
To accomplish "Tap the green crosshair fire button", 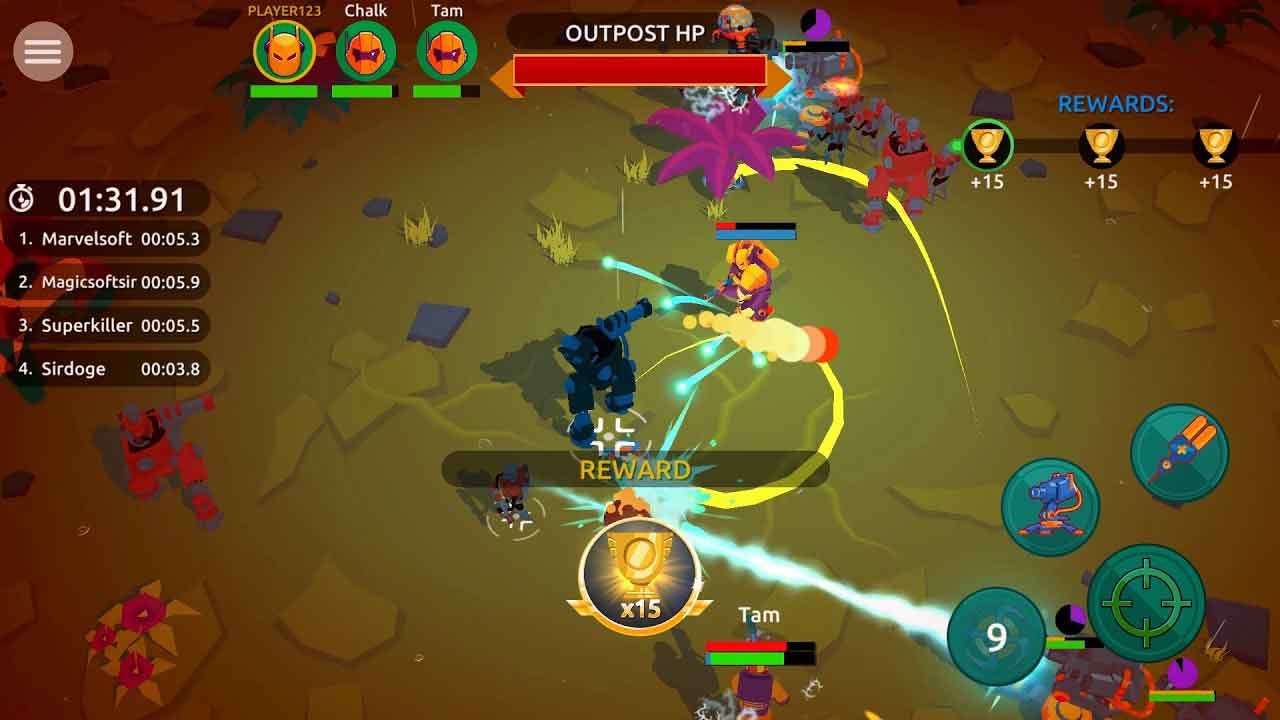I will pyautogui.click(x=1146, y=603).
